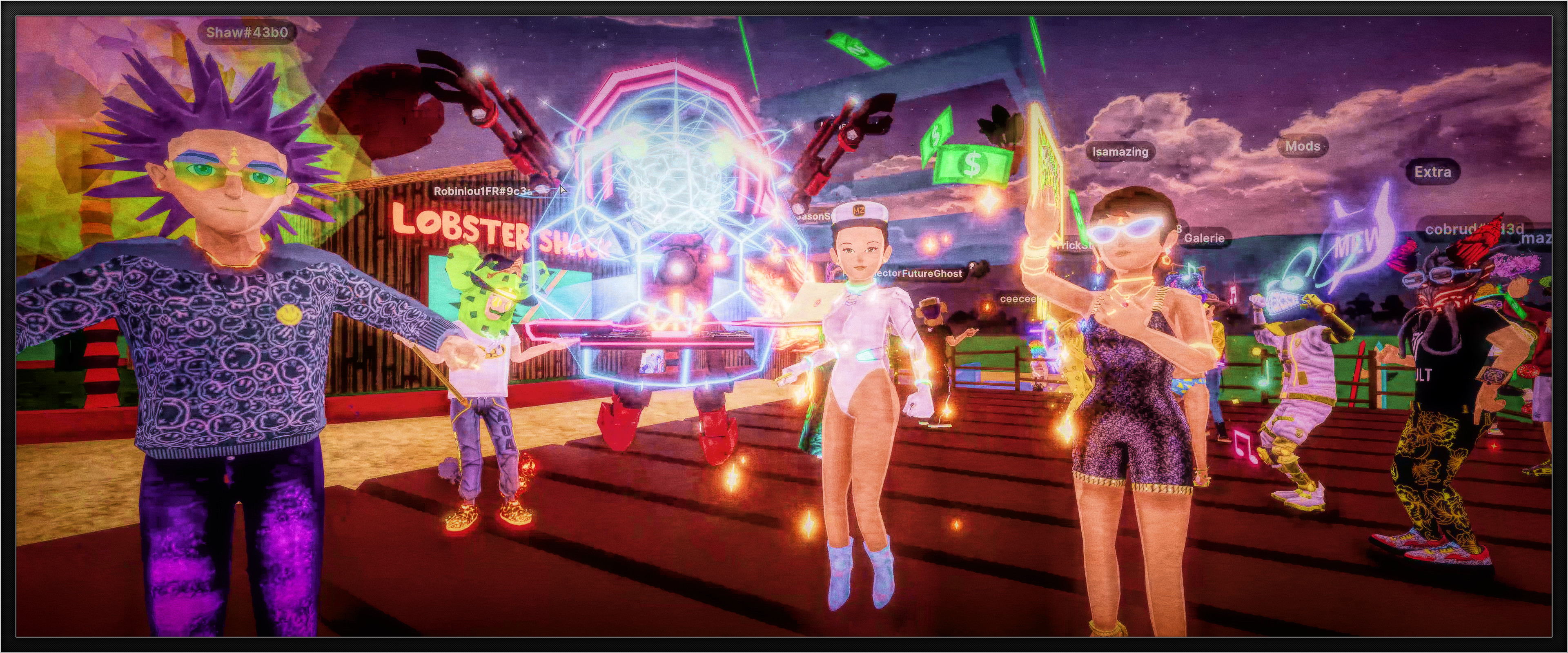Click the Shaw#43b0 player name tag

click(x=247, y=32)
